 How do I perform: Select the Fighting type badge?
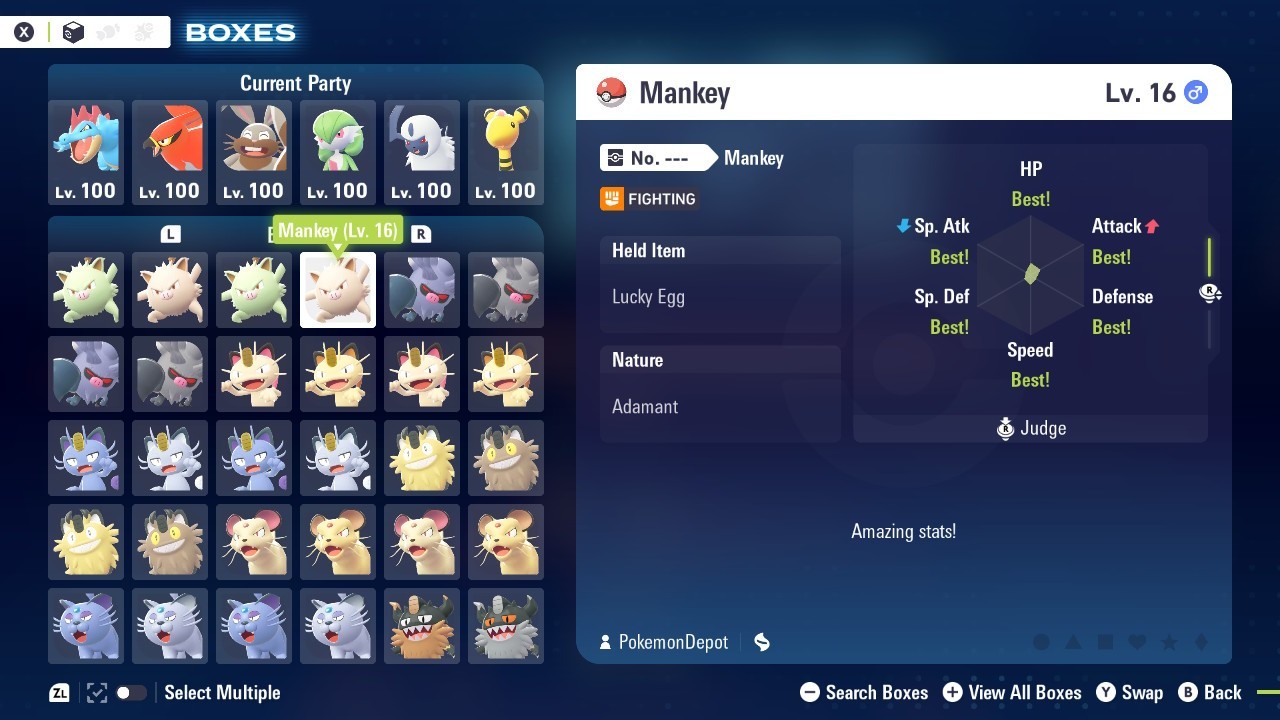coord(648,198)
